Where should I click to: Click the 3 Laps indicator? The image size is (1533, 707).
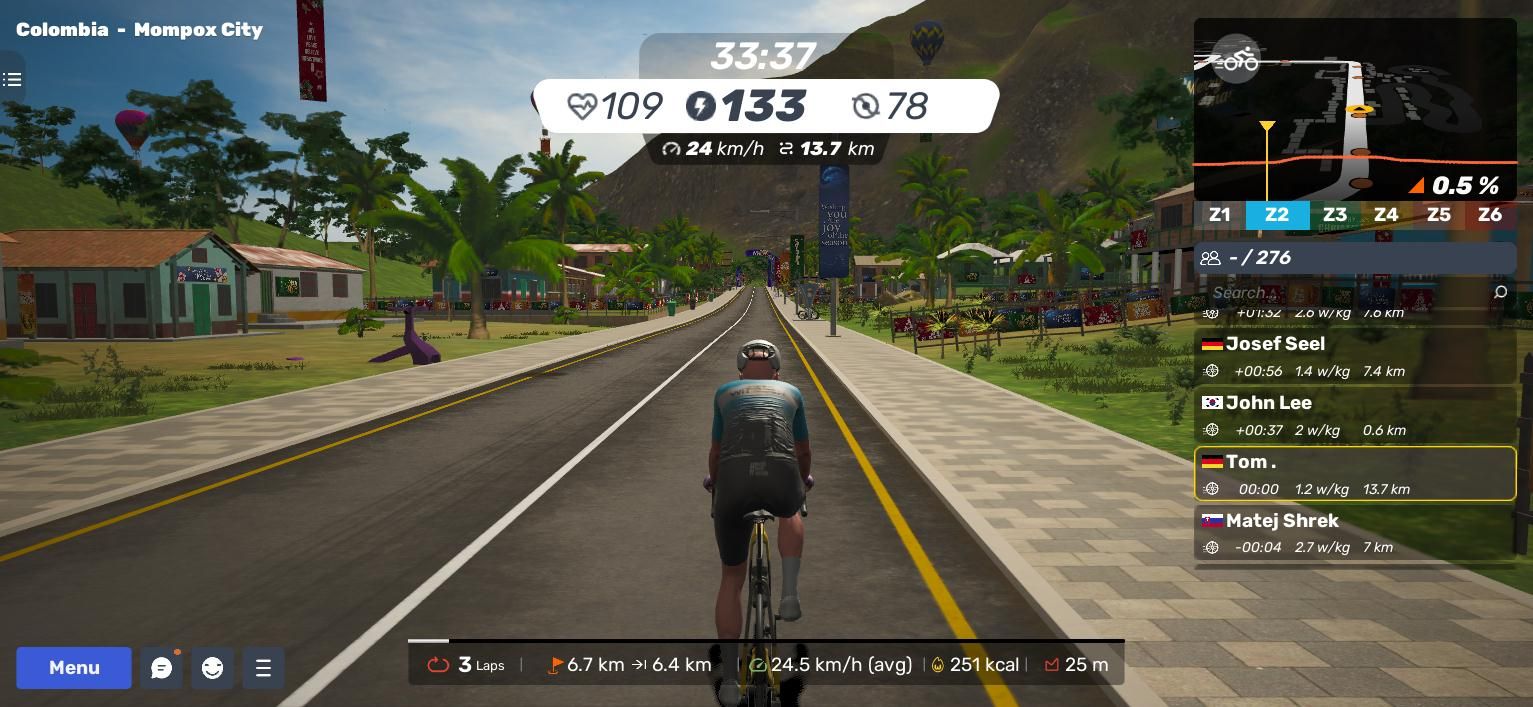pyautogui.click(x=467, y=665)
